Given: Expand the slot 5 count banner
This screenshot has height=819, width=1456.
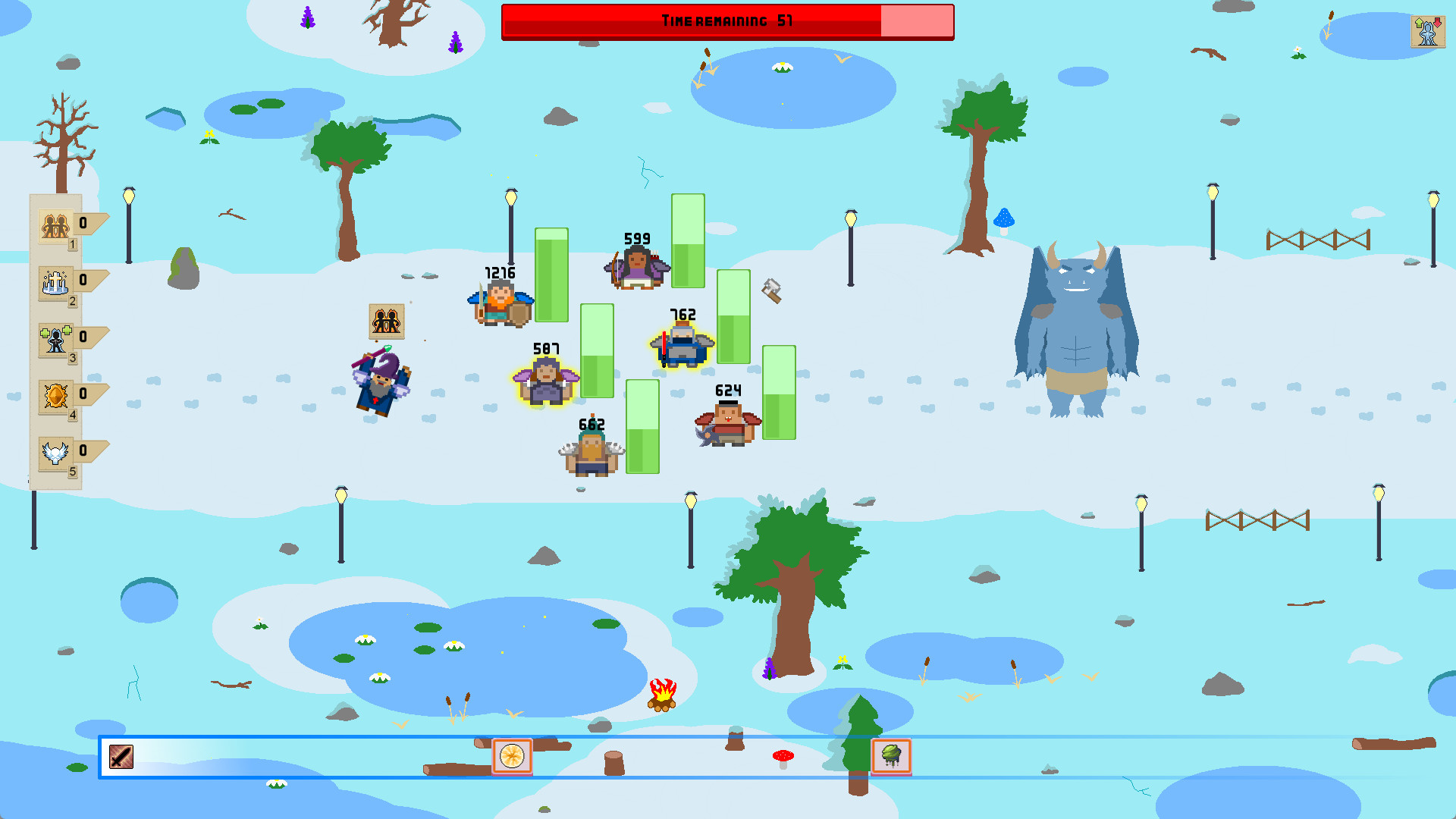Looking at the screenshot, I should [83, 449].
